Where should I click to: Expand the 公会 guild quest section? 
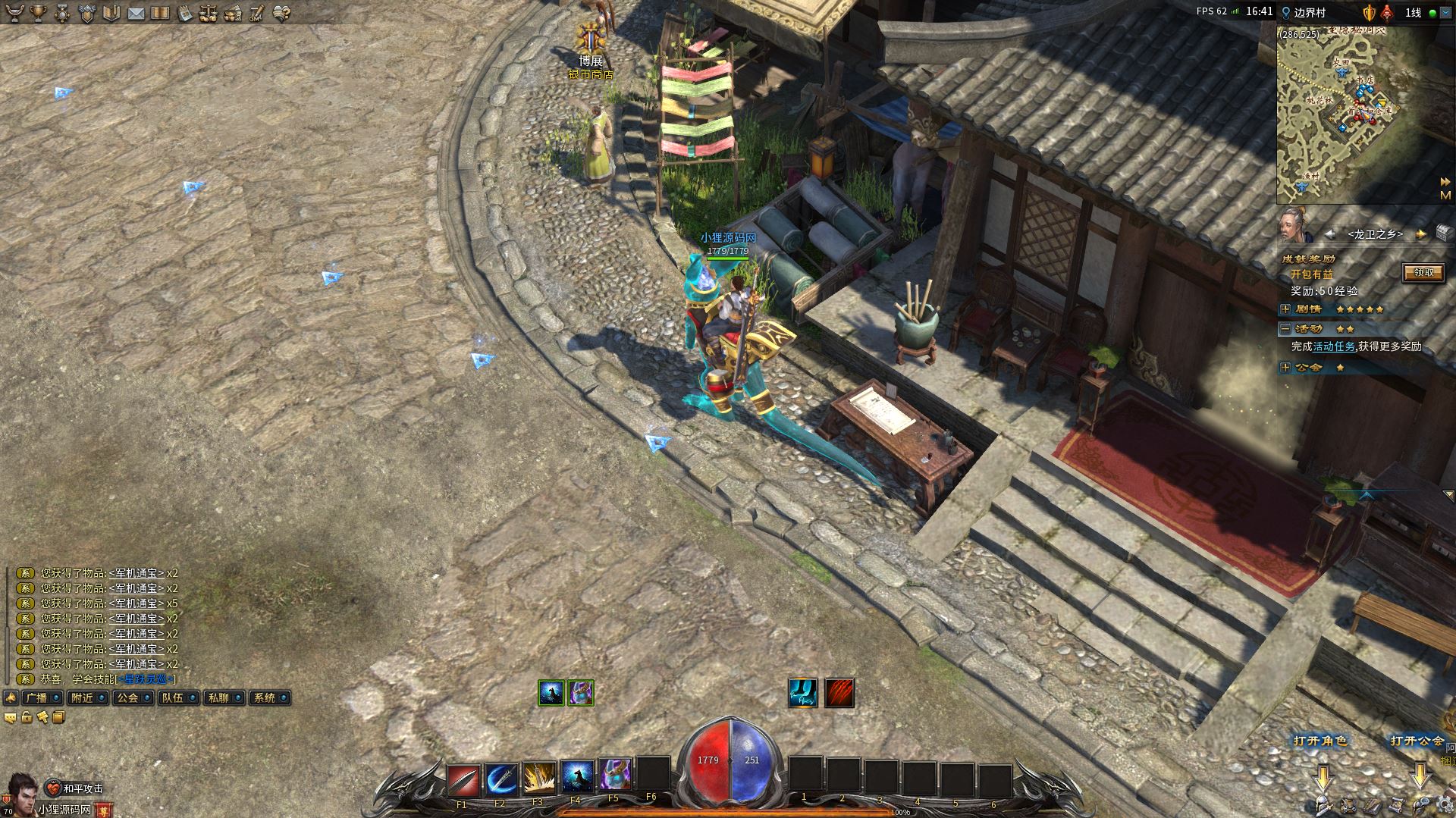pyautogui.click(x=1285, y=368)
